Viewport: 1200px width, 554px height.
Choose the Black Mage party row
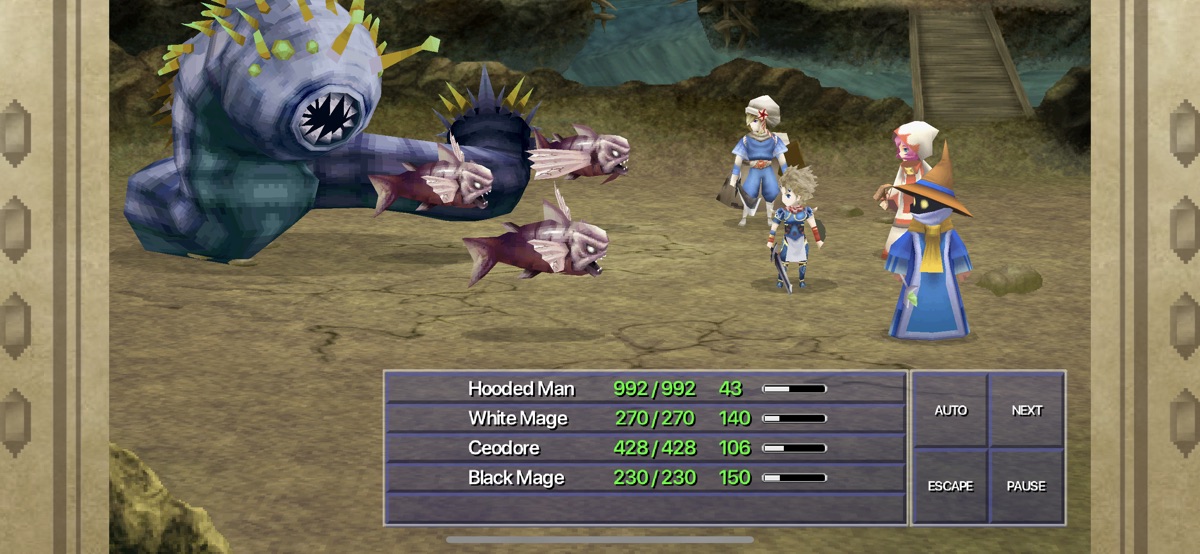point(645,478)
